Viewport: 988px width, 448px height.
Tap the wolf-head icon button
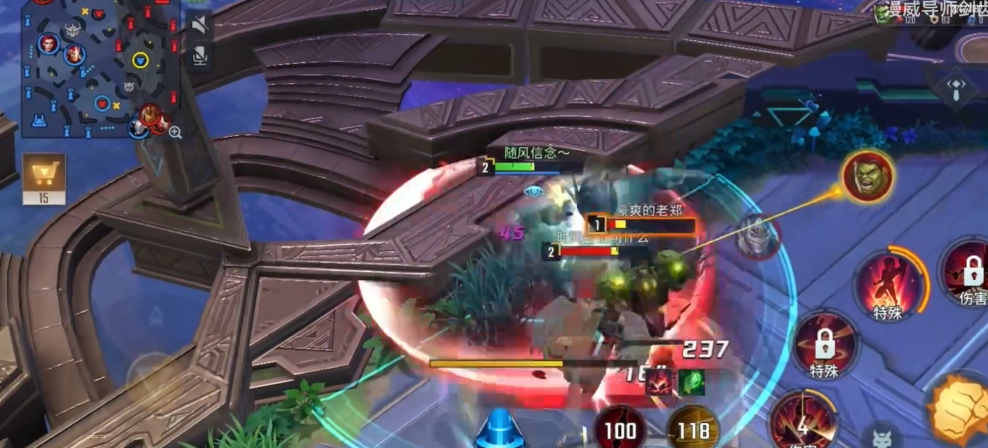(x=882, y=436)
